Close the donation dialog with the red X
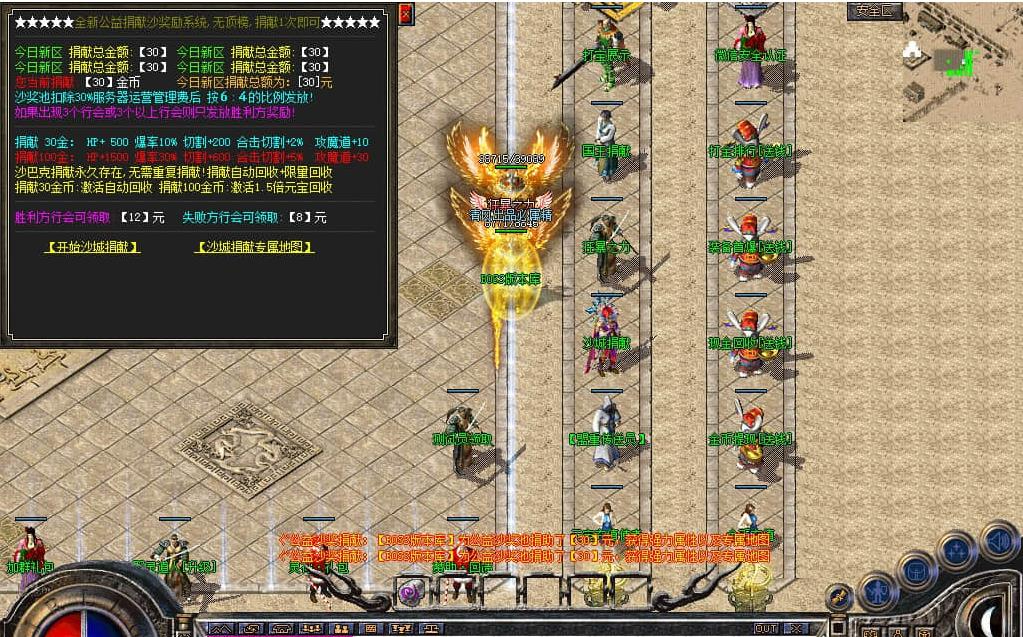The width and height of the screenshot is (1023, 637). click(x=405, y=14)
